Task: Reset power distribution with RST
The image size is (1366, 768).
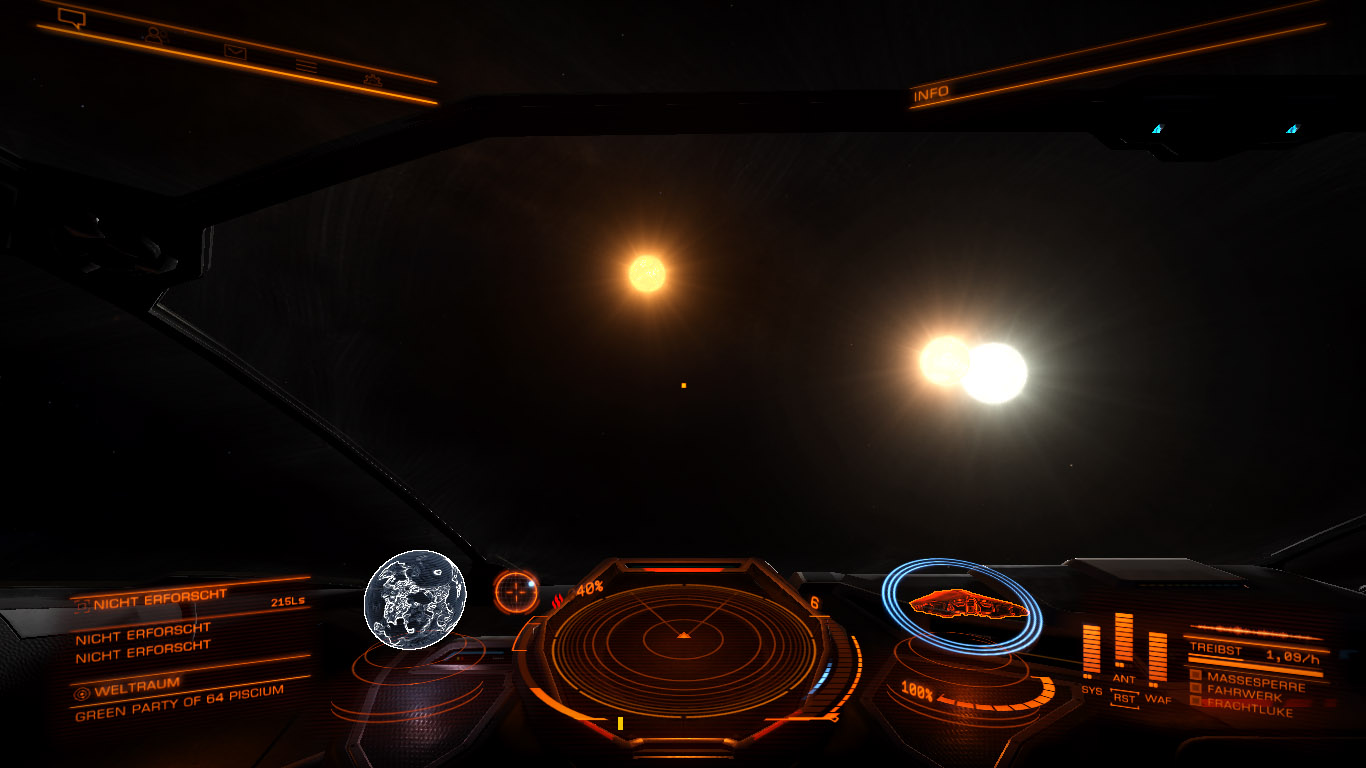Action: pos(1125,699)
